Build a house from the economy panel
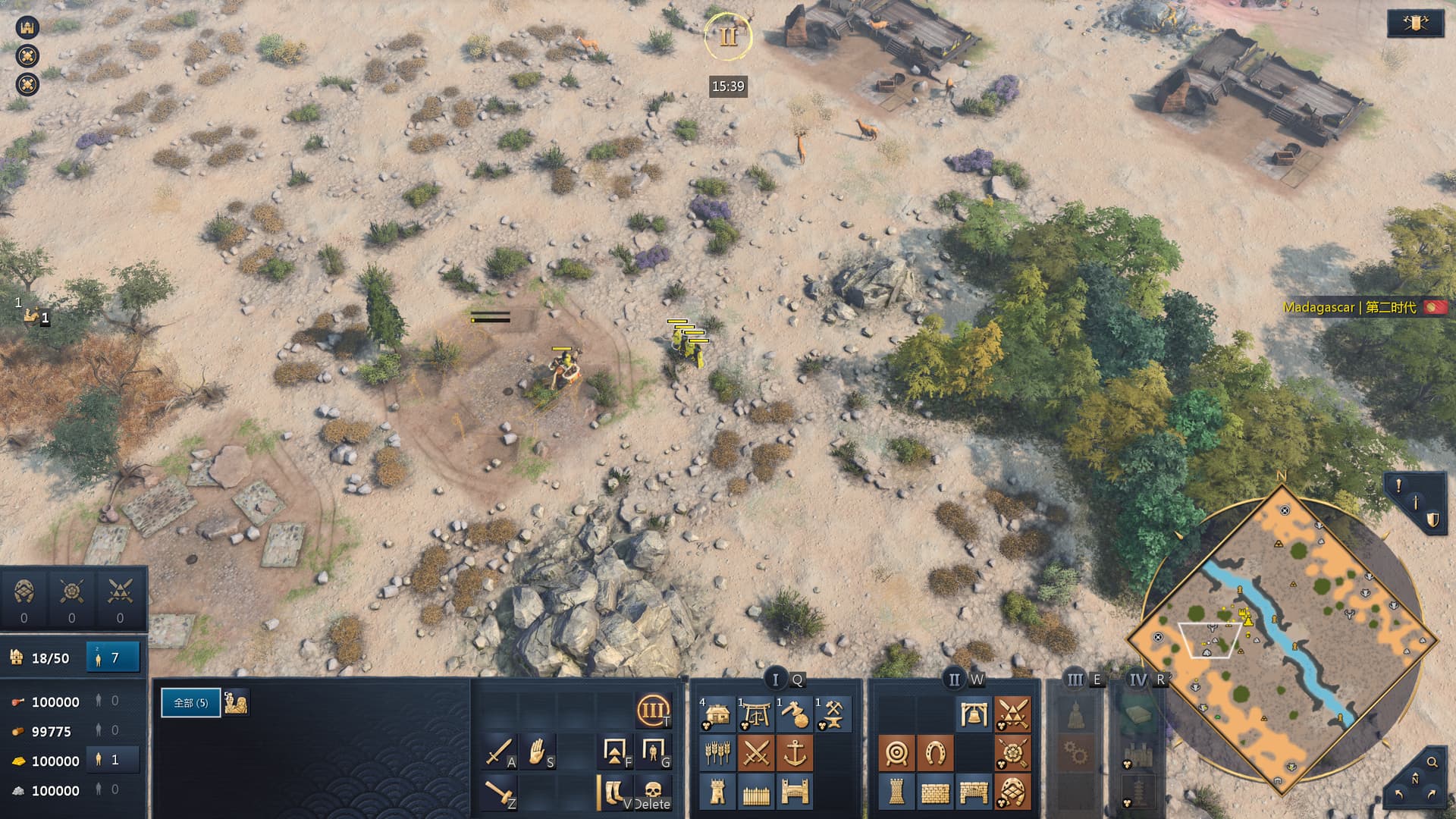Viewport: 1456px width, 819px height. pyautogui.click(x=717, y=714)
